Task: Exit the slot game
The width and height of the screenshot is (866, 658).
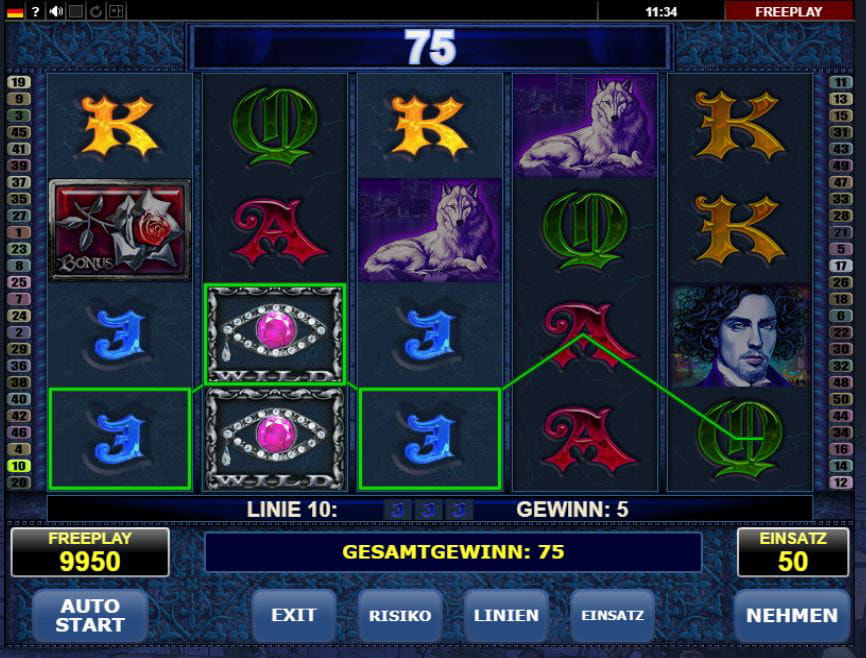Action: (x=293, y=615)
